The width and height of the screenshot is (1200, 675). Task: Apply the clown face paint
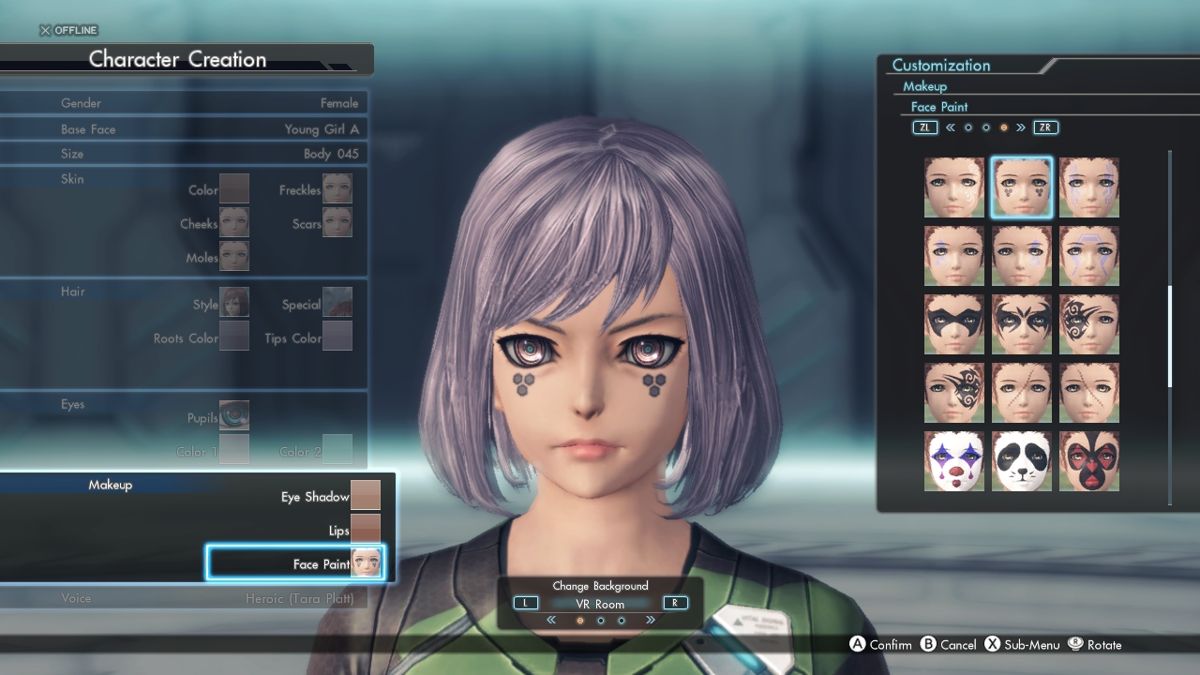tap(954, 461)
